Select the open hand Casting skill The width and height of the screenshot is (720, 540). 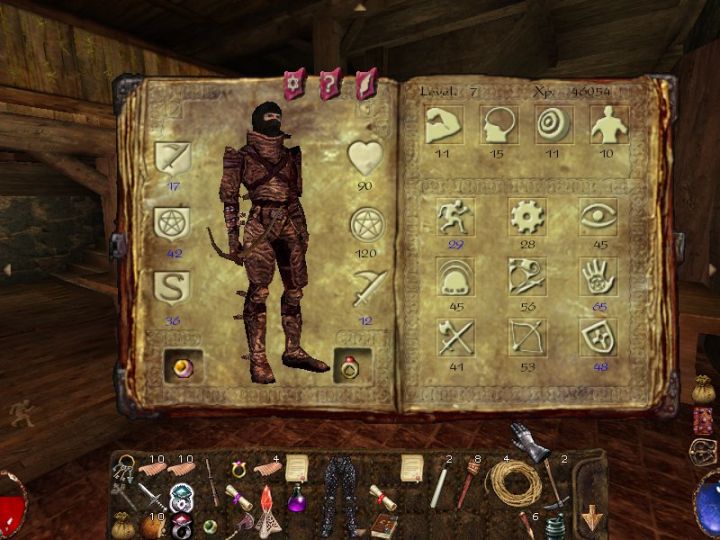pyautogui.click(x=598, y=277)
